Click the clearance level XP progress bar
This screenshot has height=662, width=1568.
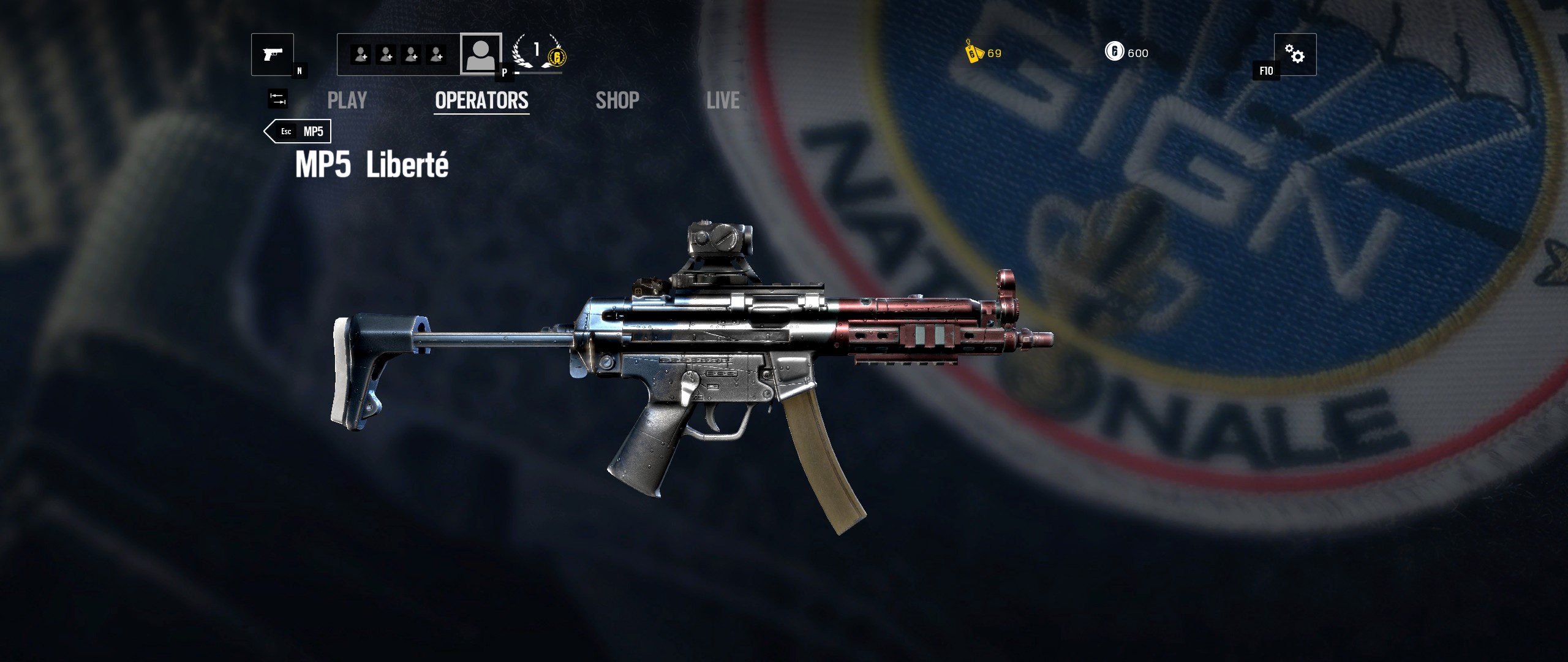tap(538, 72)
